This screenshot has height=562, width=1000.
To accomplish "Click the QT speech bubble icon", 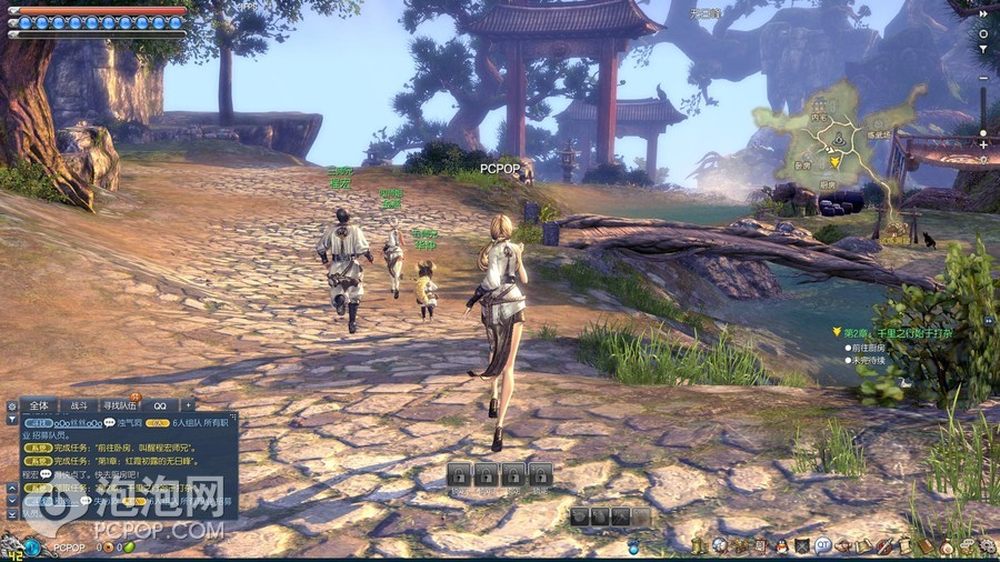I will [823, 546].
